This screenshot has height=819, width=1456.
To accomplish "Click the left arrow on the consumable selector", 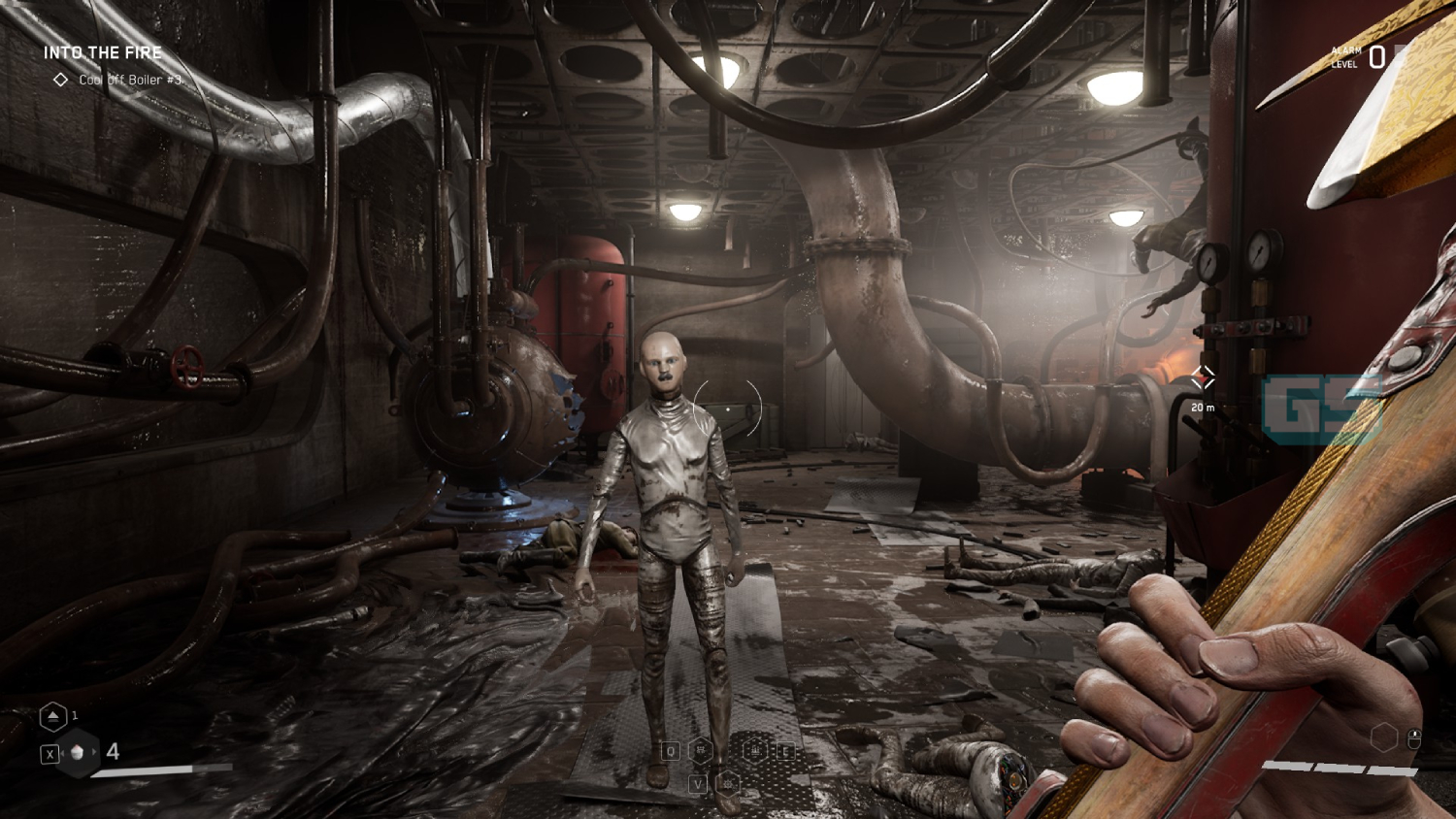I will coord(62,752).
